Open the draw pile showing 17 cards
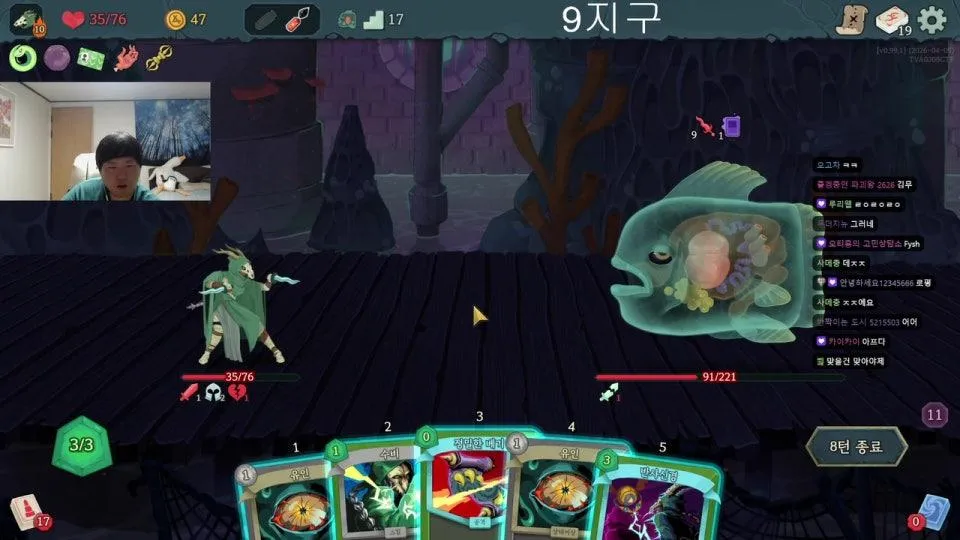This screenshot has height=540, width=960. tap(27, 511)
